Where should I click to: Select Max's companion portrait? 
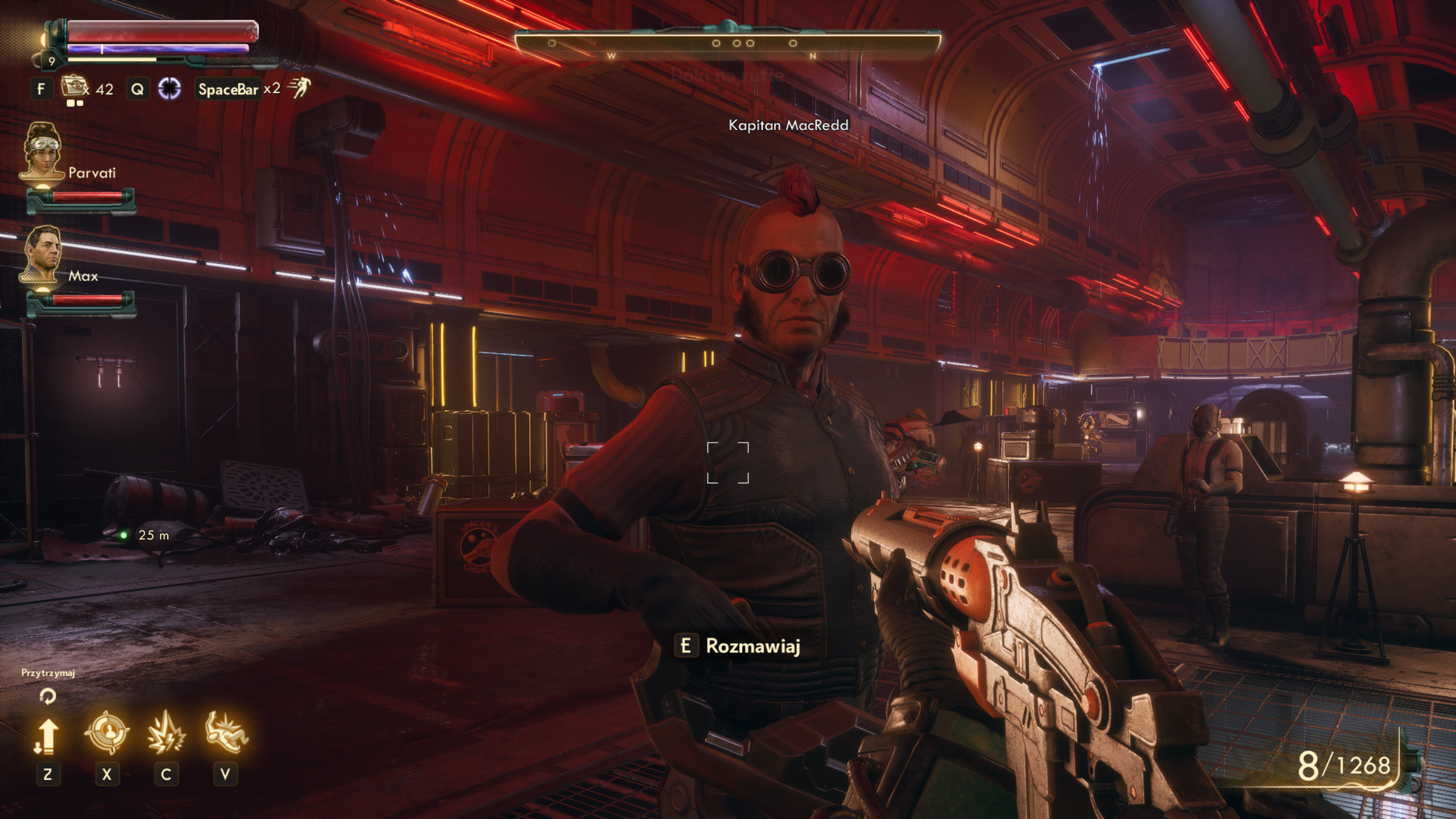pyautogui.click(x=42, y=254)
